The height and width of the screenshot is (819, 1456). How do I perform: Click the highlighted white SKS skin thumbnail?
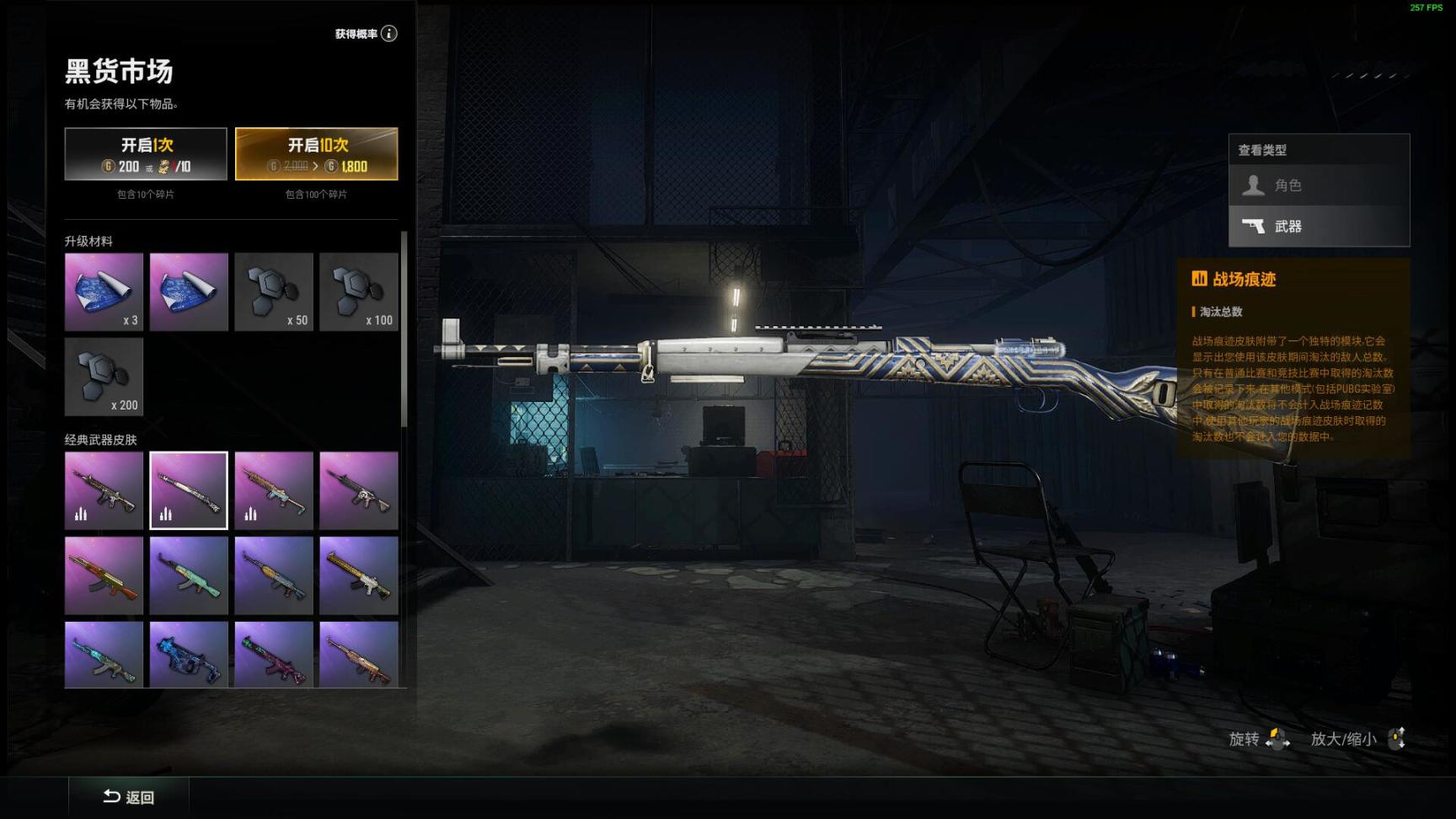click(x=189, y=490)
